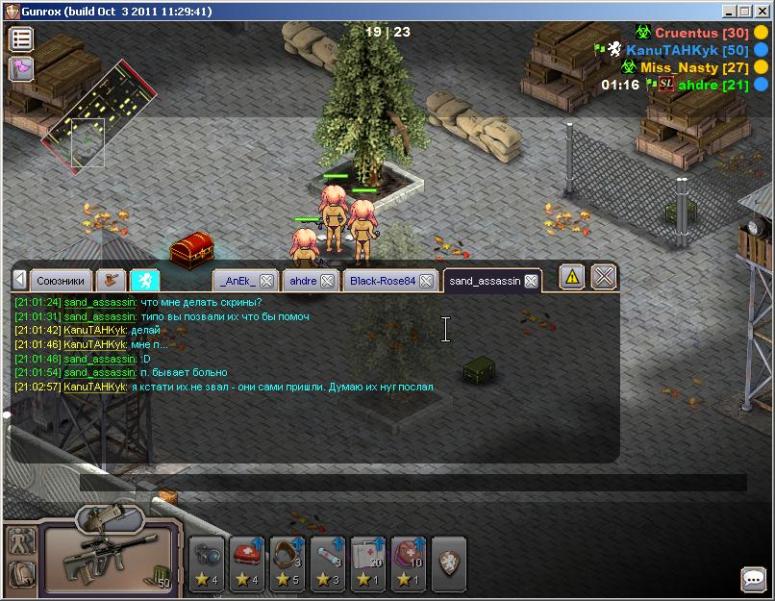Switch to the Союзники chat tab

click(61, 281)
